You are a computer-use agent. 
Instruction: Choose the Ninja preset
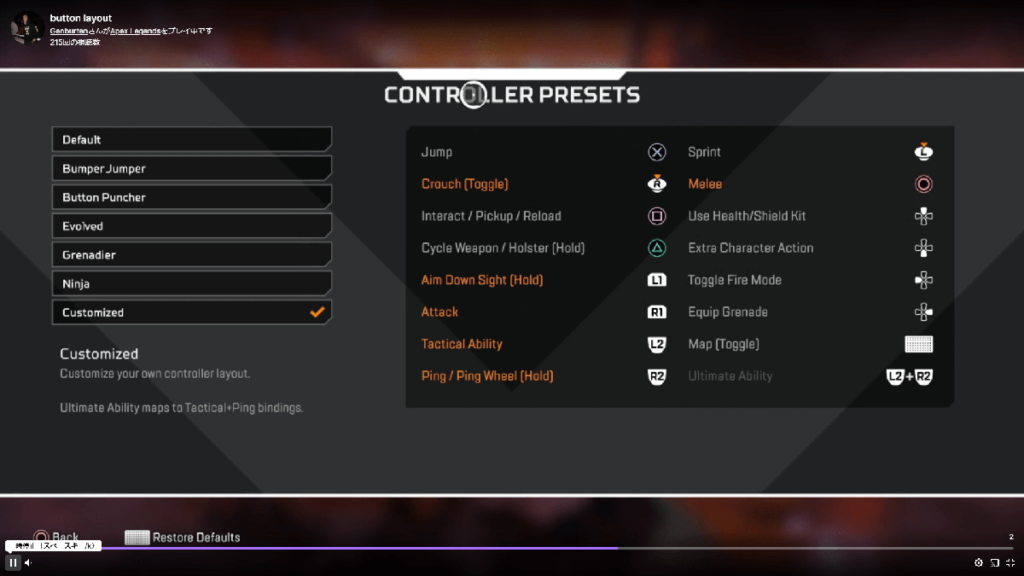[x=191, y=284]
